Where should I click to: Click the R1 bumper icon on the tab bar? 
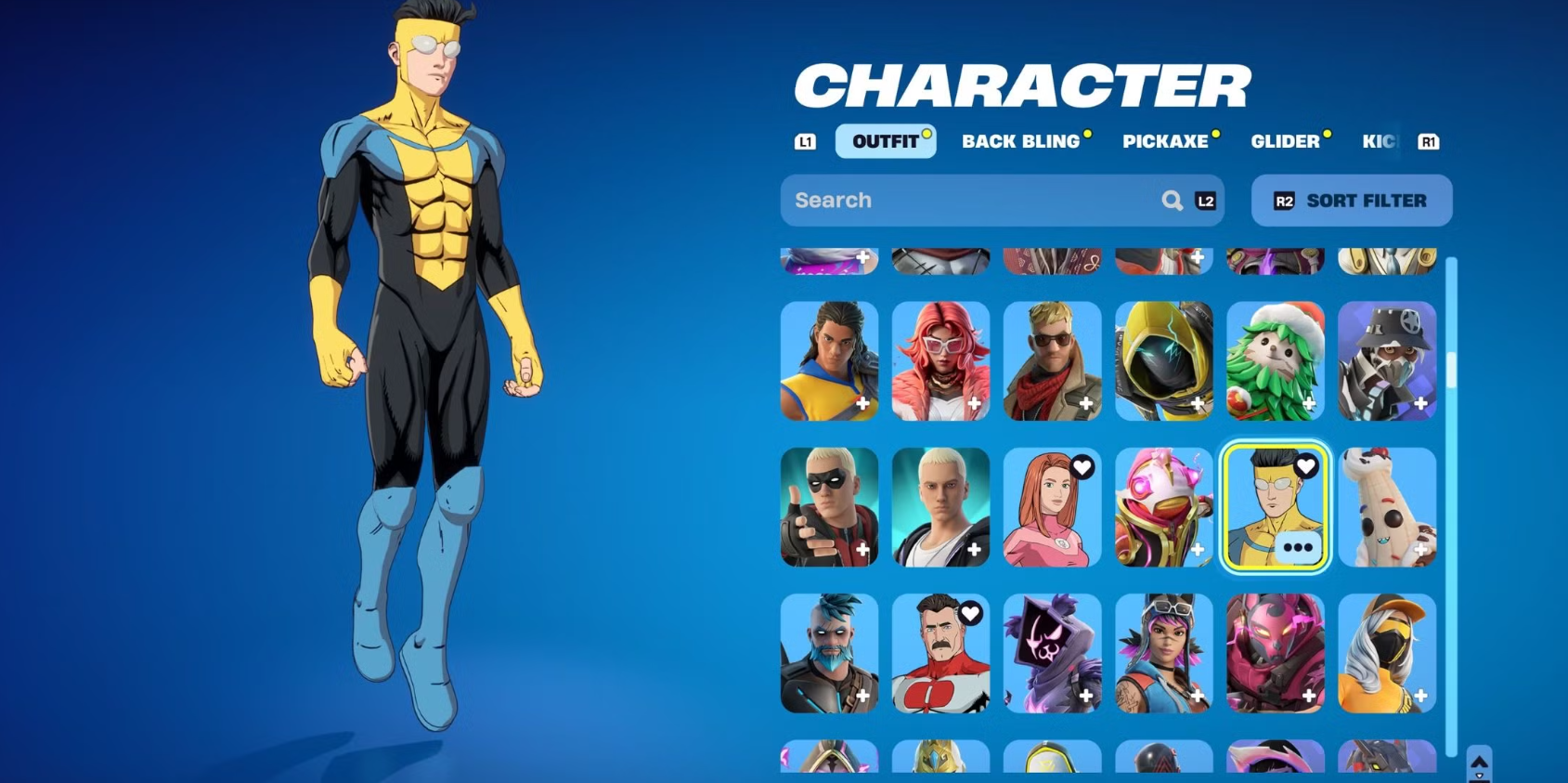[x=1429, y=141]
